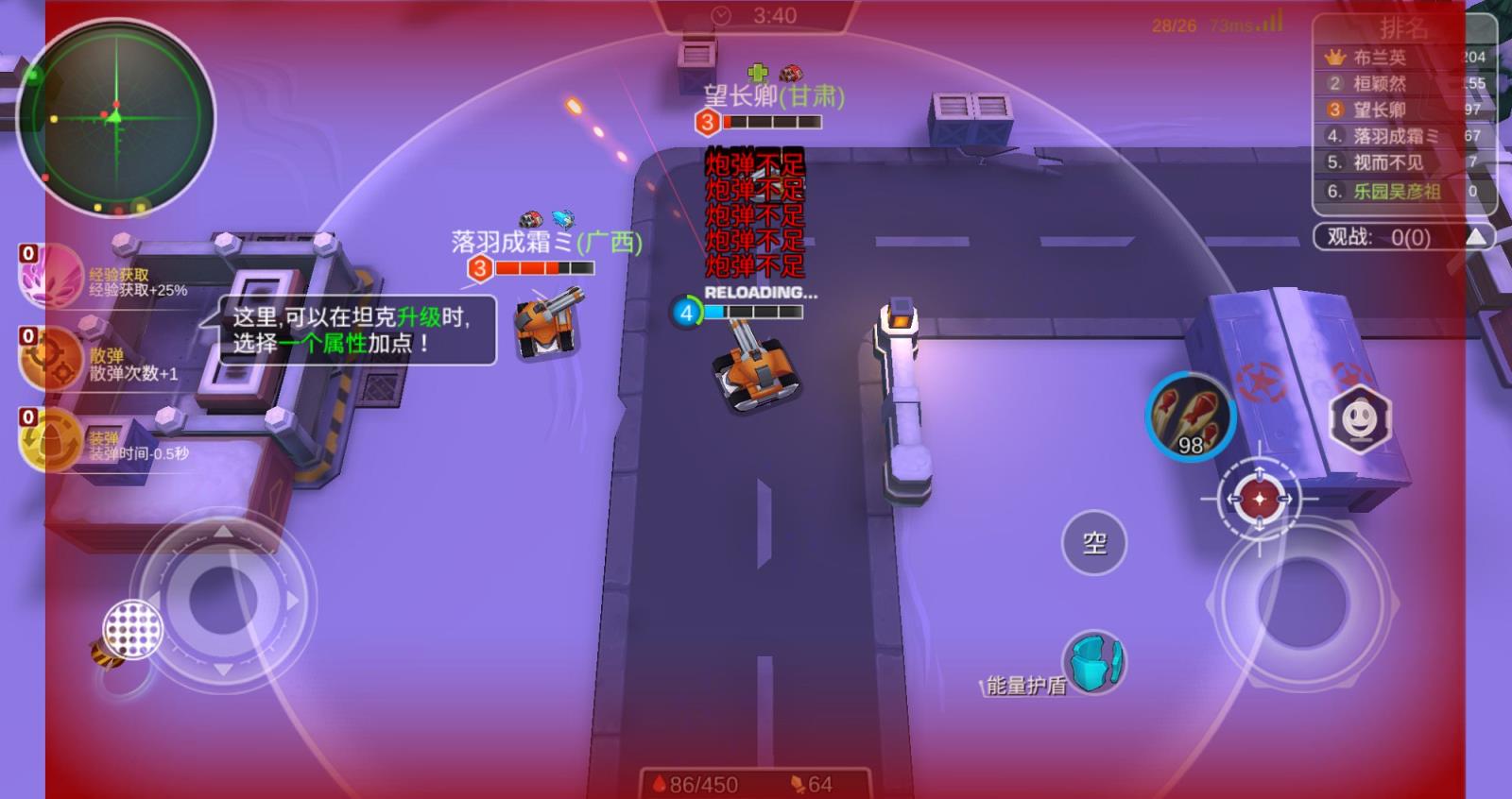Tap the 空 empty skill slot
Screen dimensions: 1512x799
point(1094,543)
